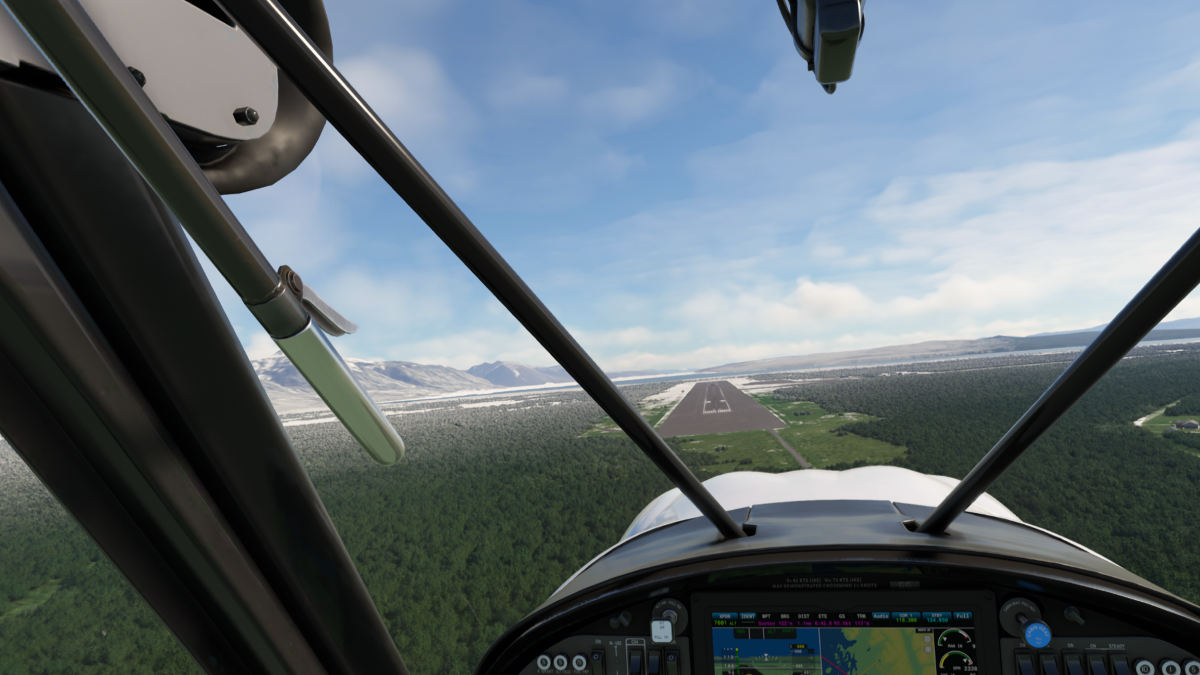
Task: Select the COM 1 active frequency field
Action: [x=908, y=618]
